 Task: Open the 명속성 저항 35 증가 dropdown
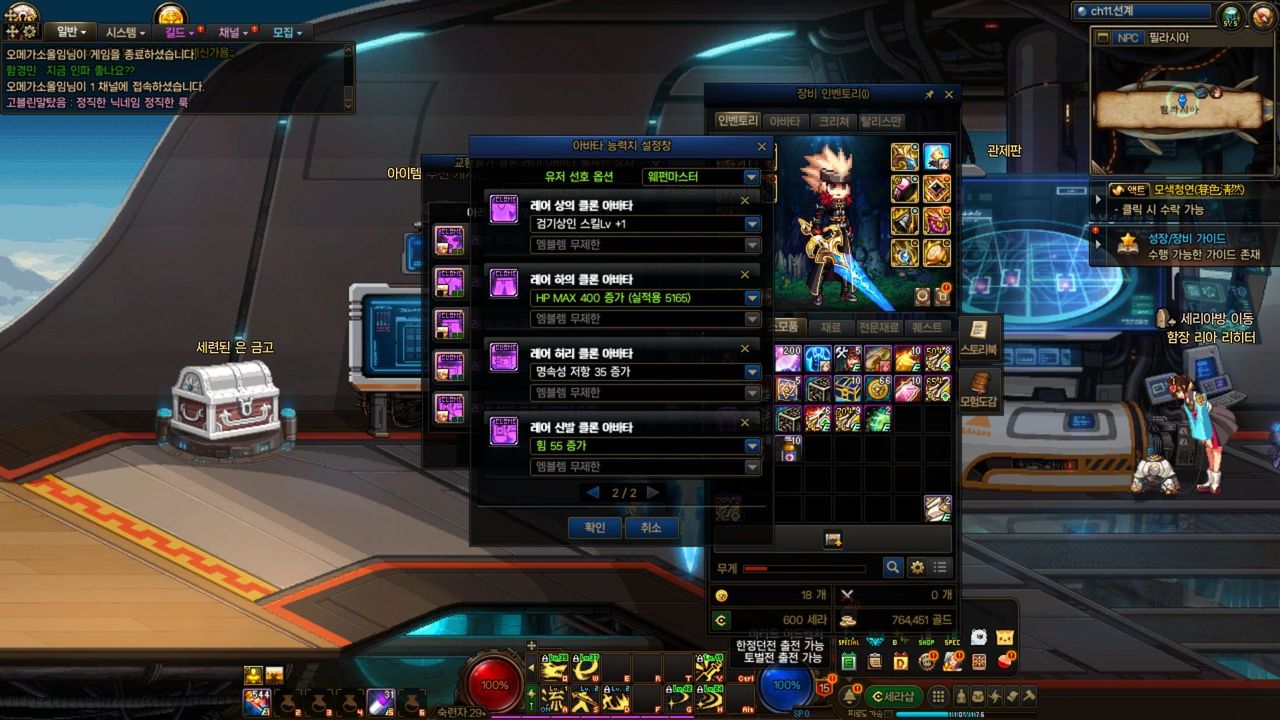coord(752,372)
